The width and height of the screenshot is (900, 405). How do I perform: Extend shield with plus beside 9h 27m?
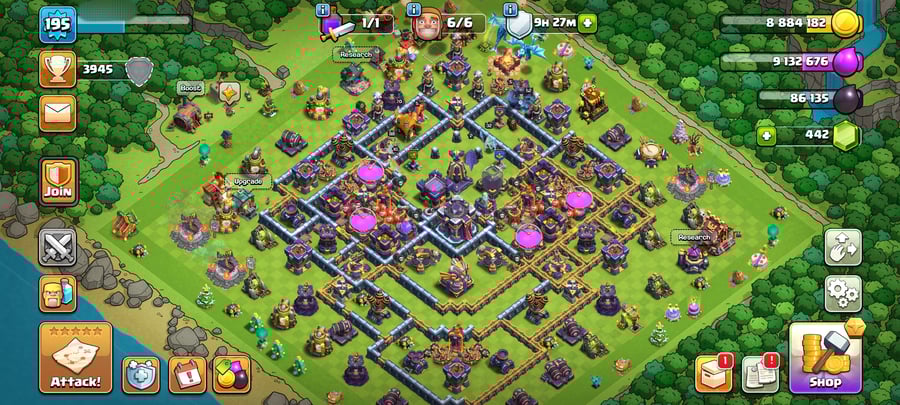point(587,23)
